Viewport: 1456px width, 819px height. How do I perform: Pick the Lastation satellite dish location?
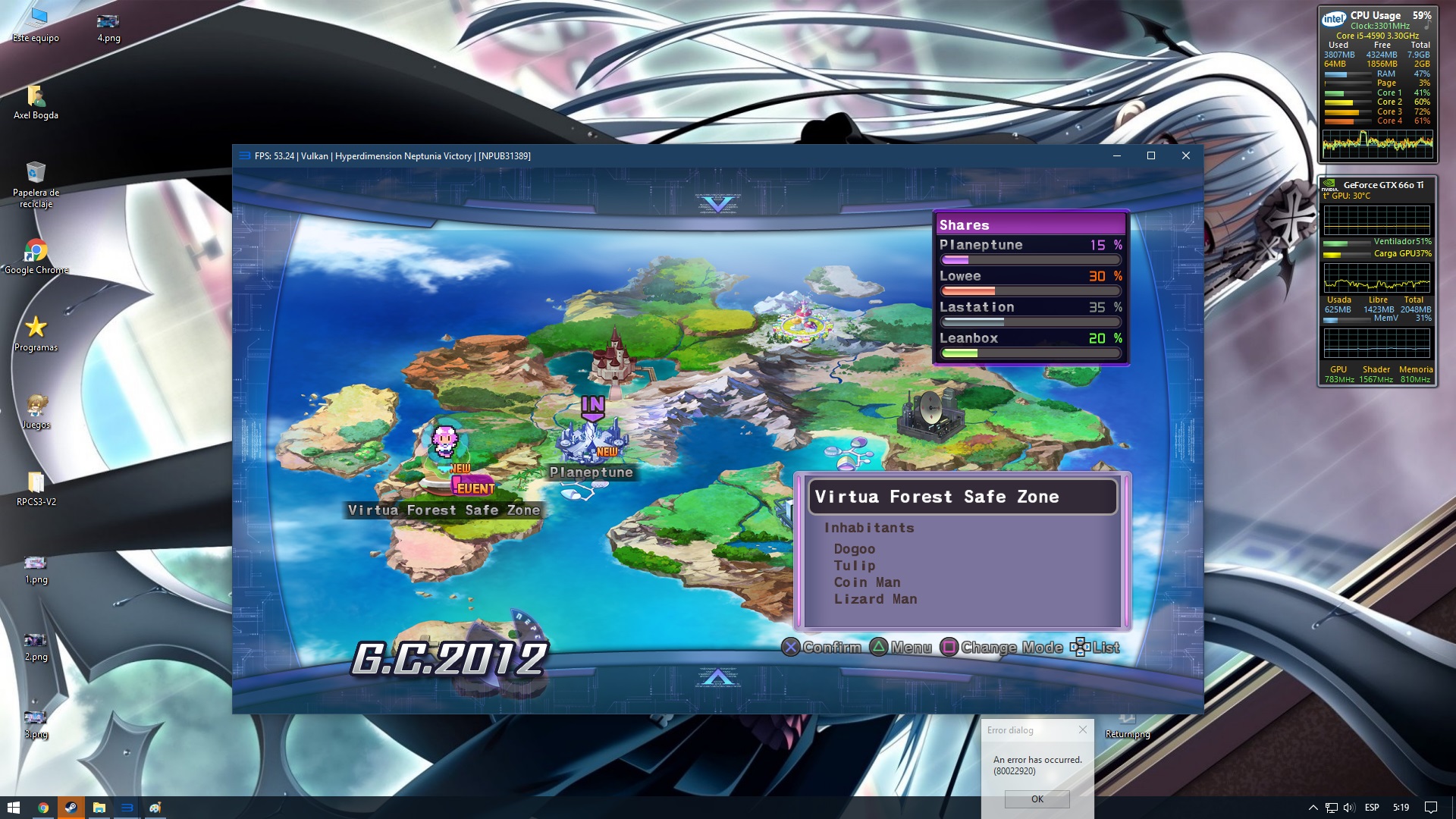(x=930, y=415)
